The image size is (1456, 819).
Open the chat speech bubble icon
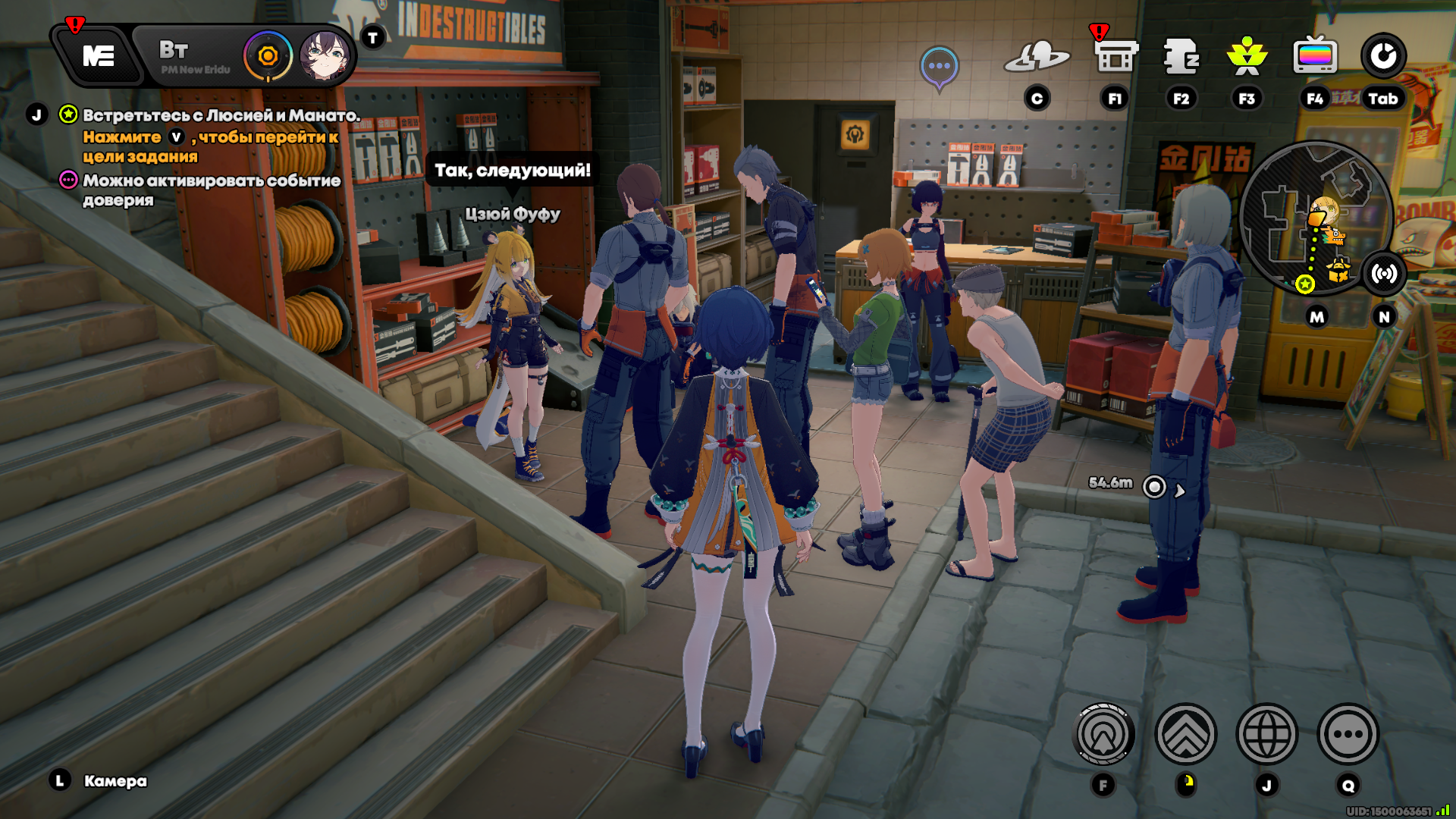(x=939, y=67)
